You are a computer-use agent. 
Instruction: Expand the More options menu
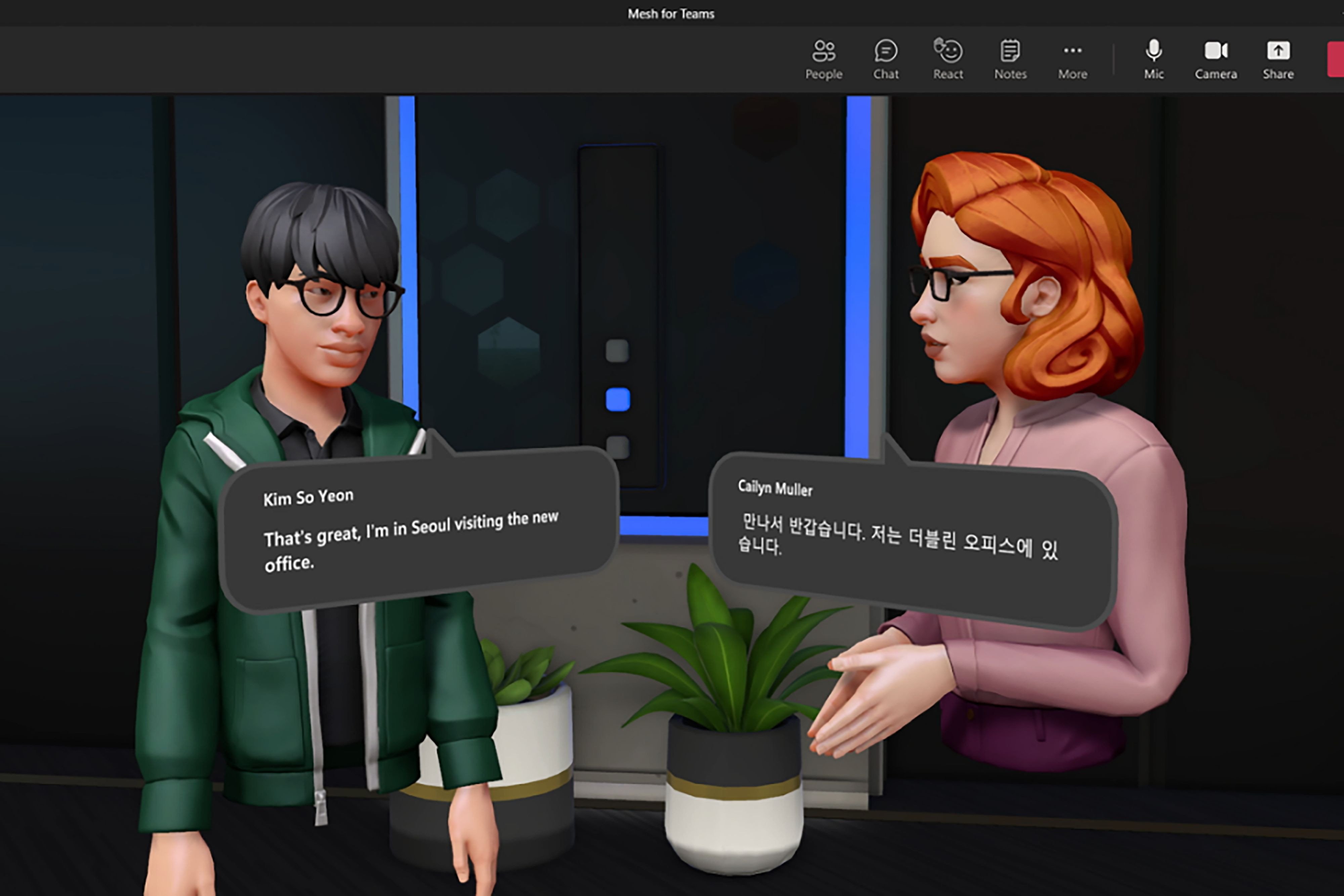click(1073, 59)
